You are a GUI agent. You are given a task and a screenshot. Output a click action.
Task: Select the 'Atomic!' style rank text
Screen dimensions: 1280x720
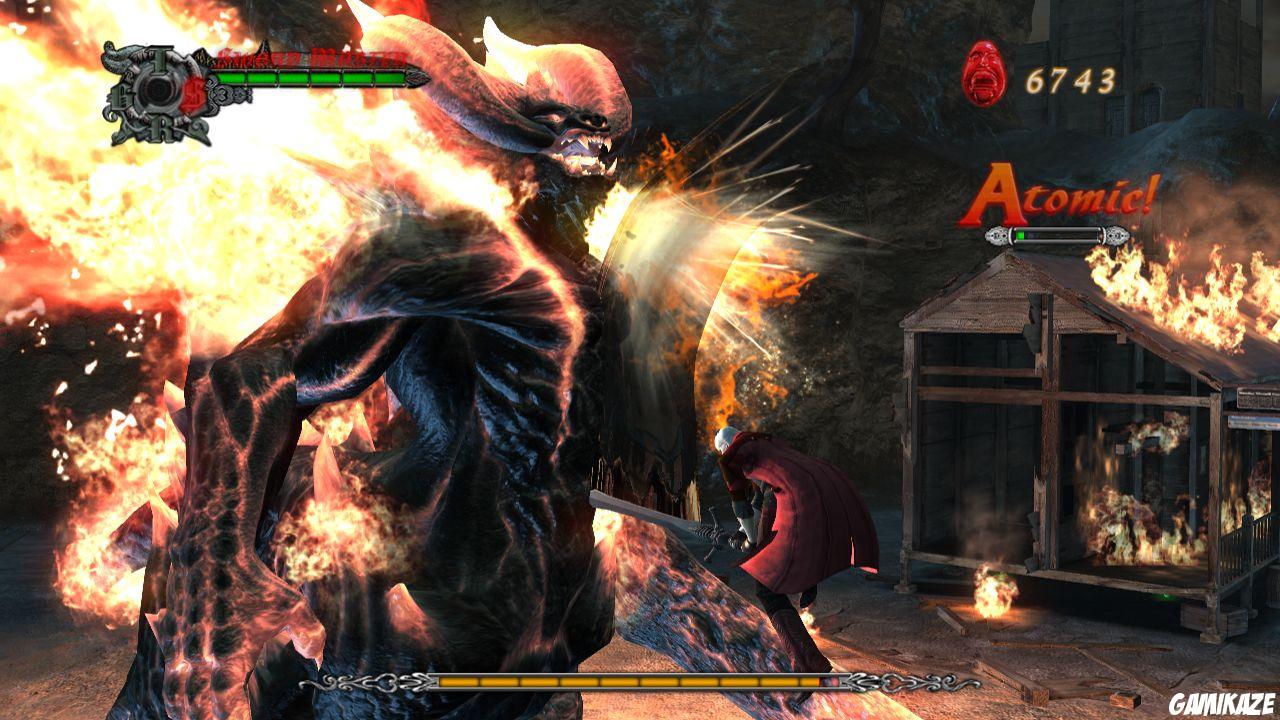coord(1065,195)
